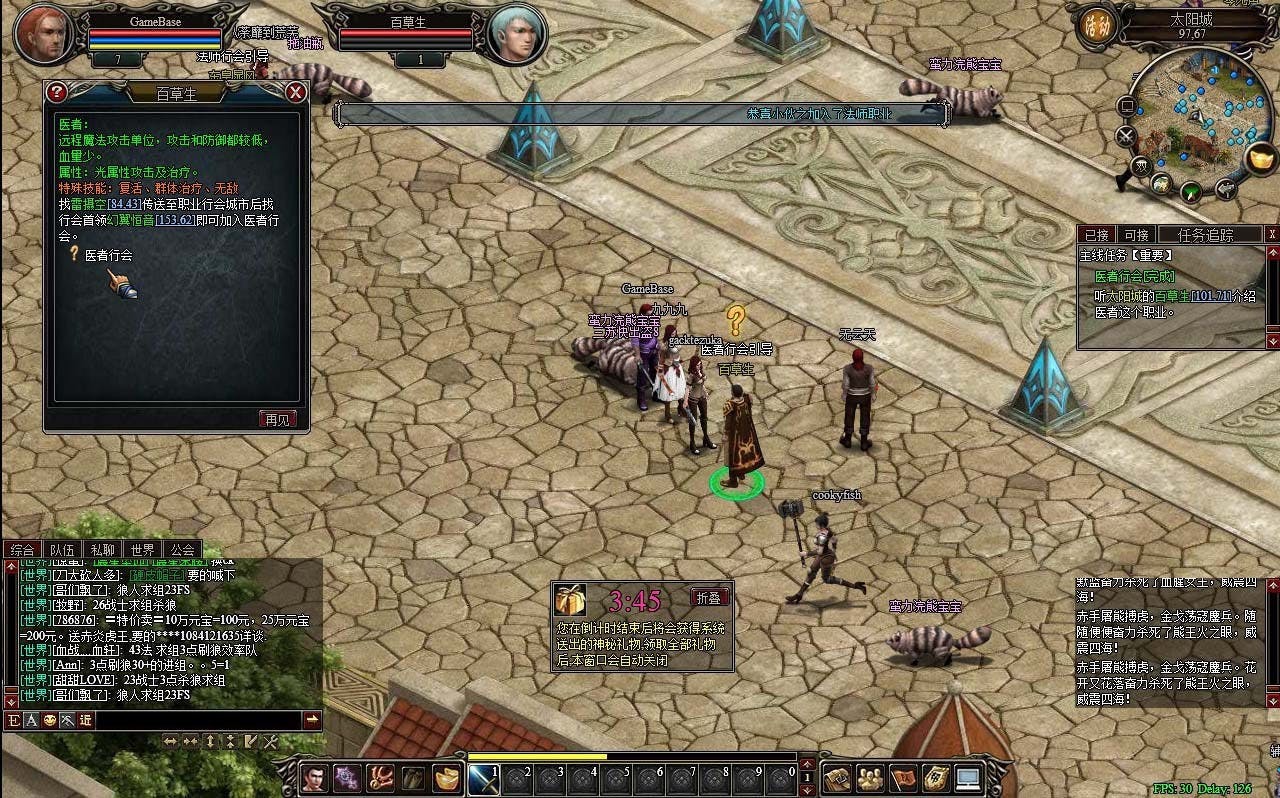Click the chat message input box
Image resolution: width=1280 pixels, height=798 pixels.
(x=198, y=720)
